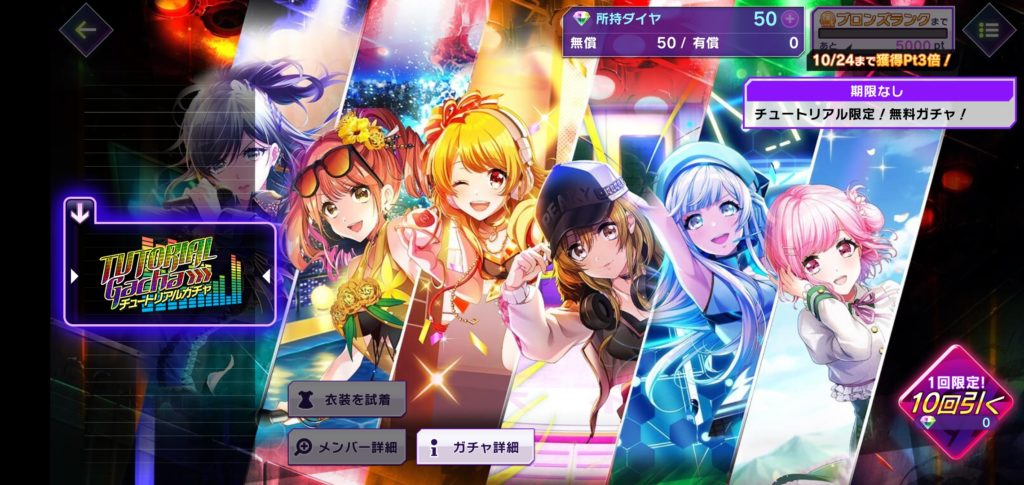
Task: View ガチャ詳細 gacha details
Action: pos(475,447)
